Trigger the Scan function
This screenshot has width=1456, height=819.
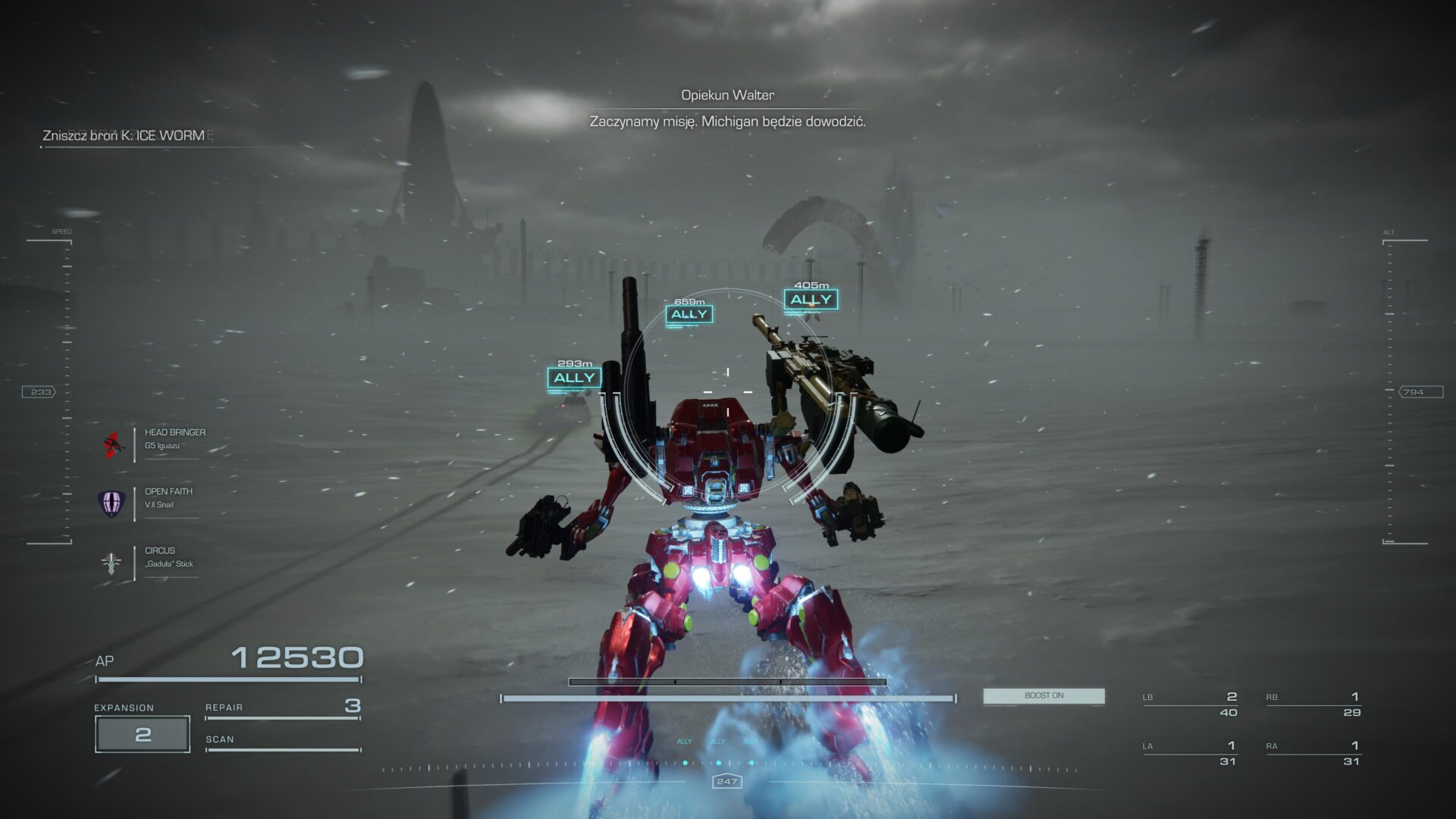[282, 740]
